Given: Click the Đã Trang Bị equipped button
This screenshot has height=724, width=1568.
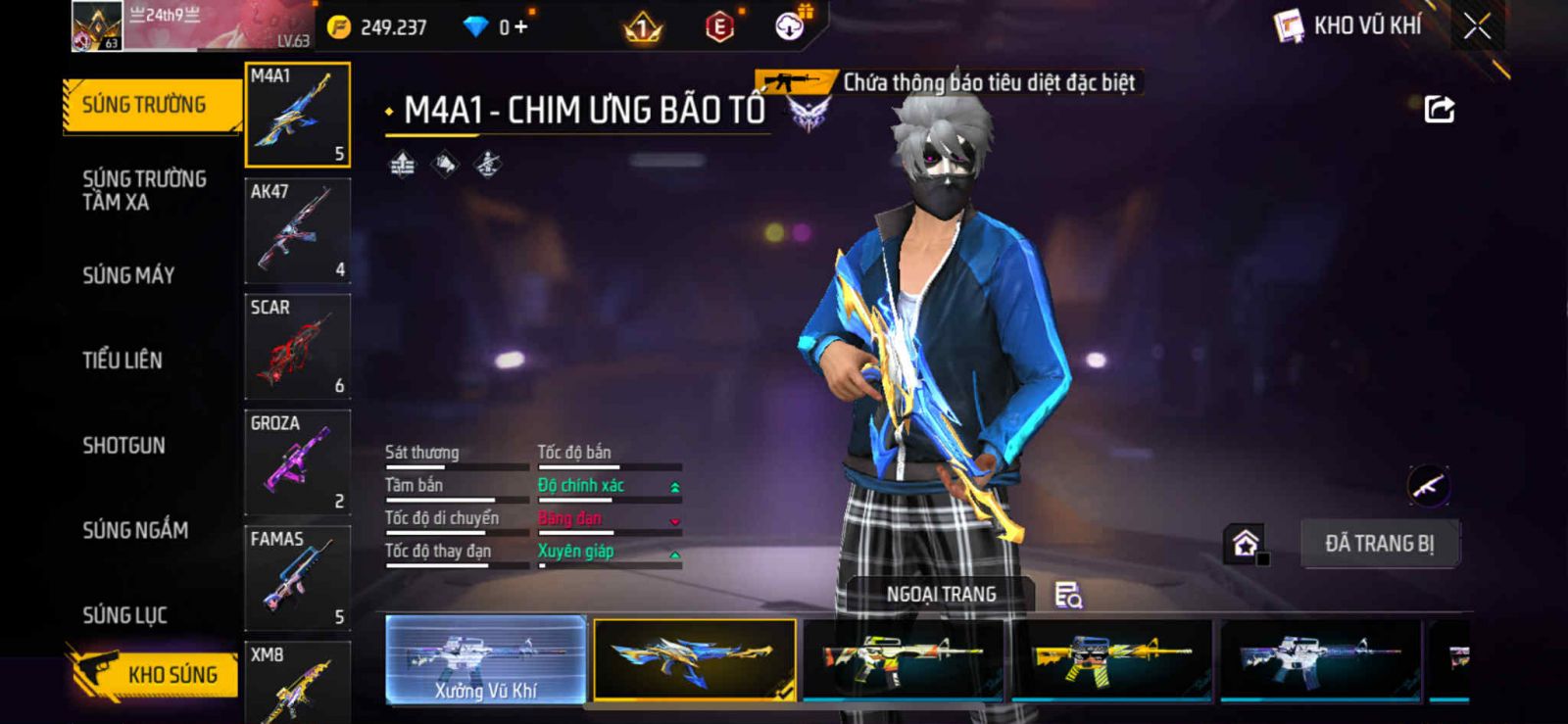Looking at the screenshot, I should tap(1379, 544).
